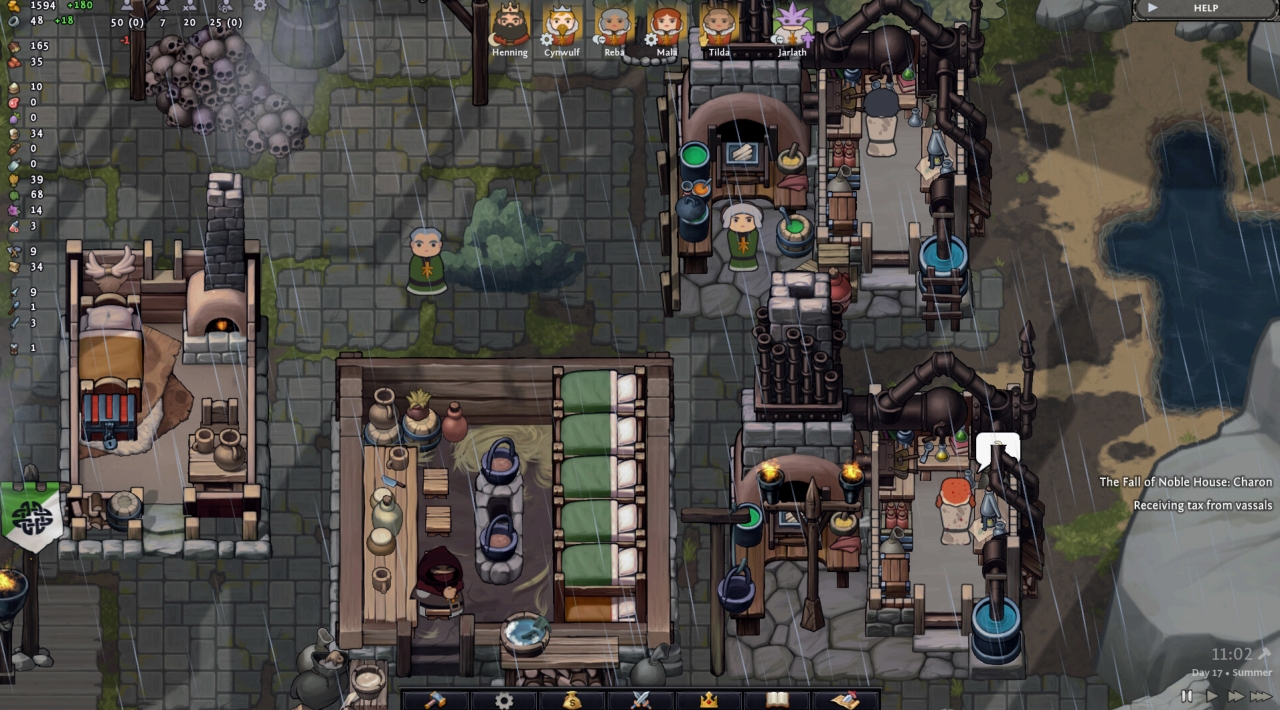Select Cynwulf's portrait
The image size is (1280, 710).
562,24
